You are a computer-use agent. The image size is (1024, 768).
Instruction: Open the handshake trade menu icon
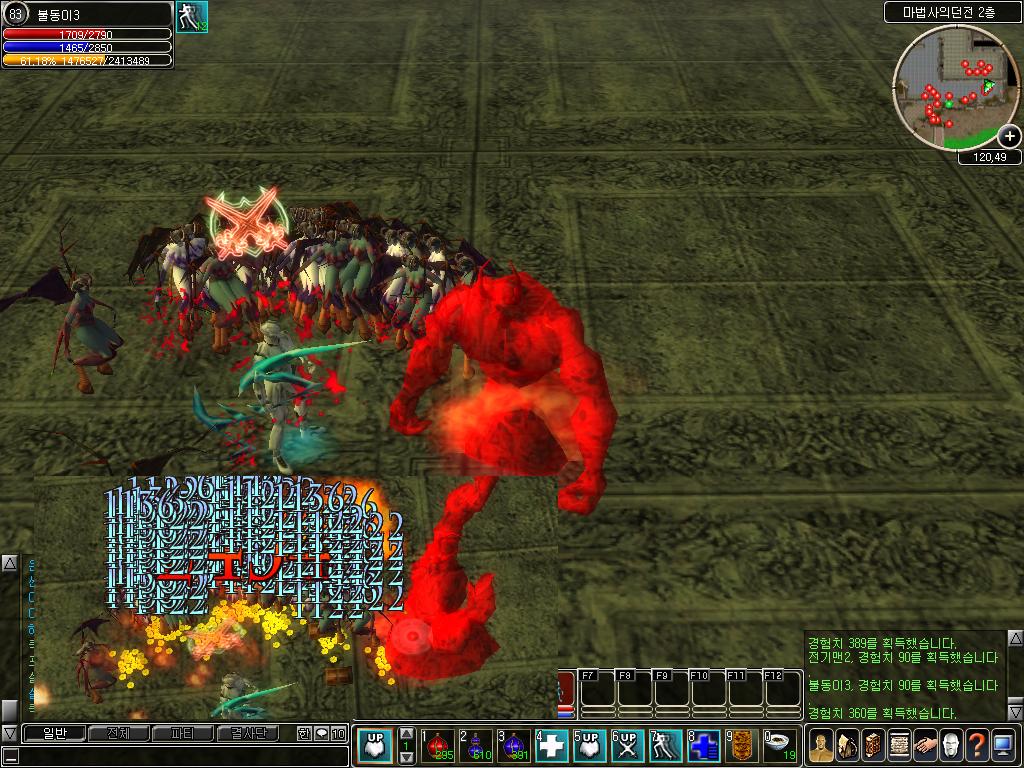point(924,744)
